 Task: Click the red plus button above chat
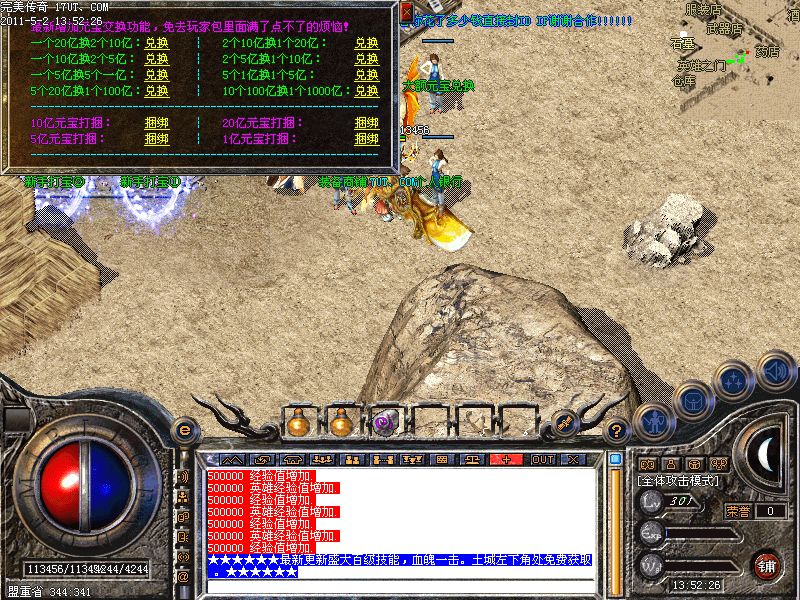507,459
